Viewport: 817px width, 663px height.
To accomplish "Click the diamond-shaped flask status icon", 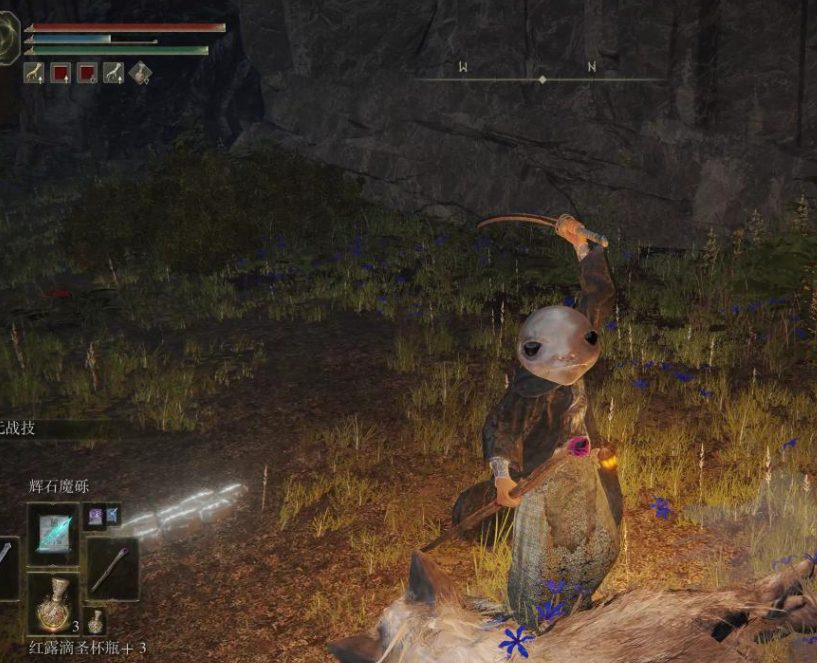I will (140, 73).
